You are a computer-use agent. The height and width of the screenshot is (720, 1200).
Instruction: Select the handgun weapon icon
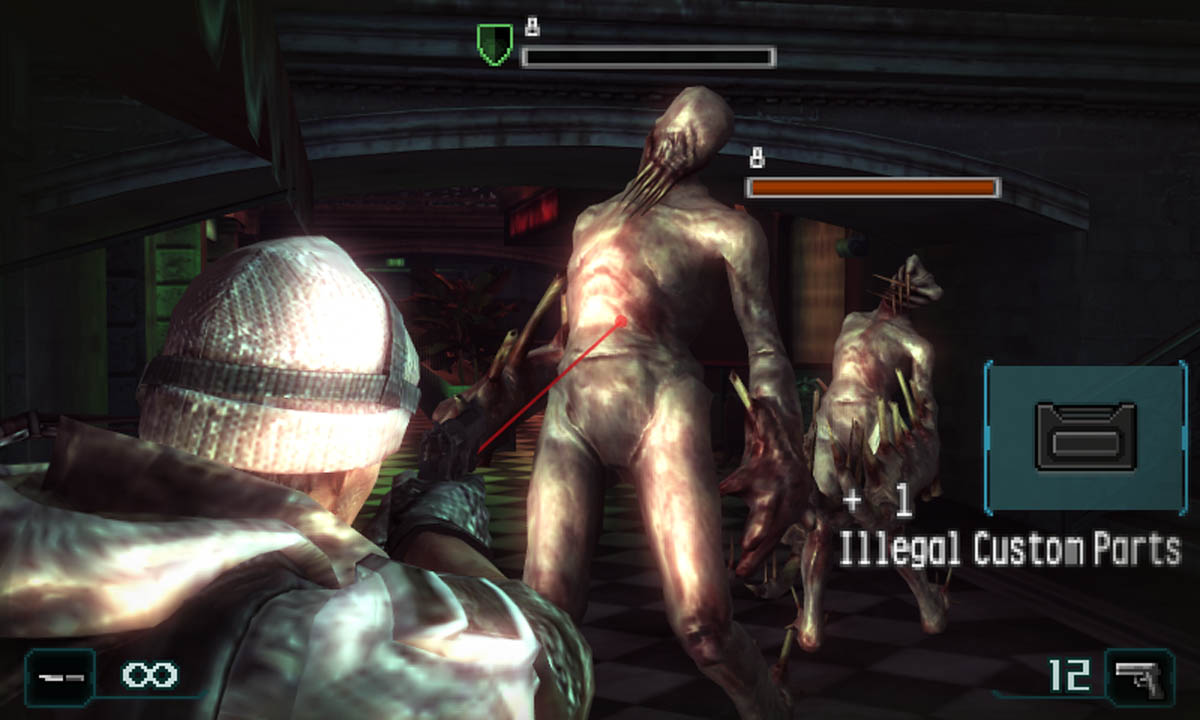pos(1139,677)
